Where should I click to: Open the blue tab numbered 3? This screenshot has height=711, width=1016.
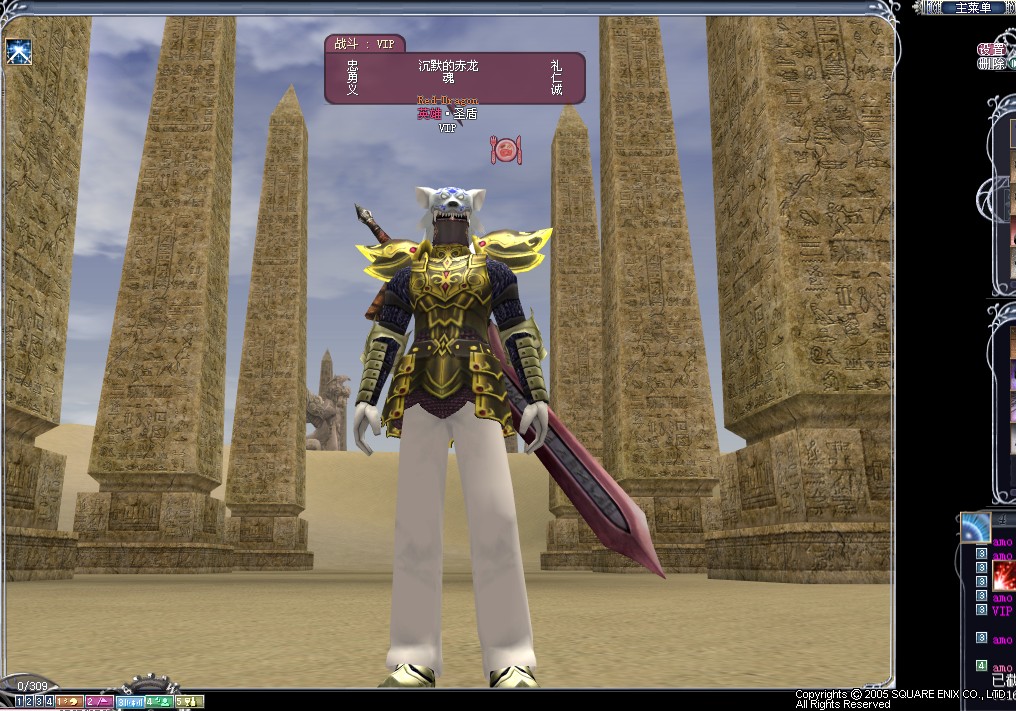point(130,702)
